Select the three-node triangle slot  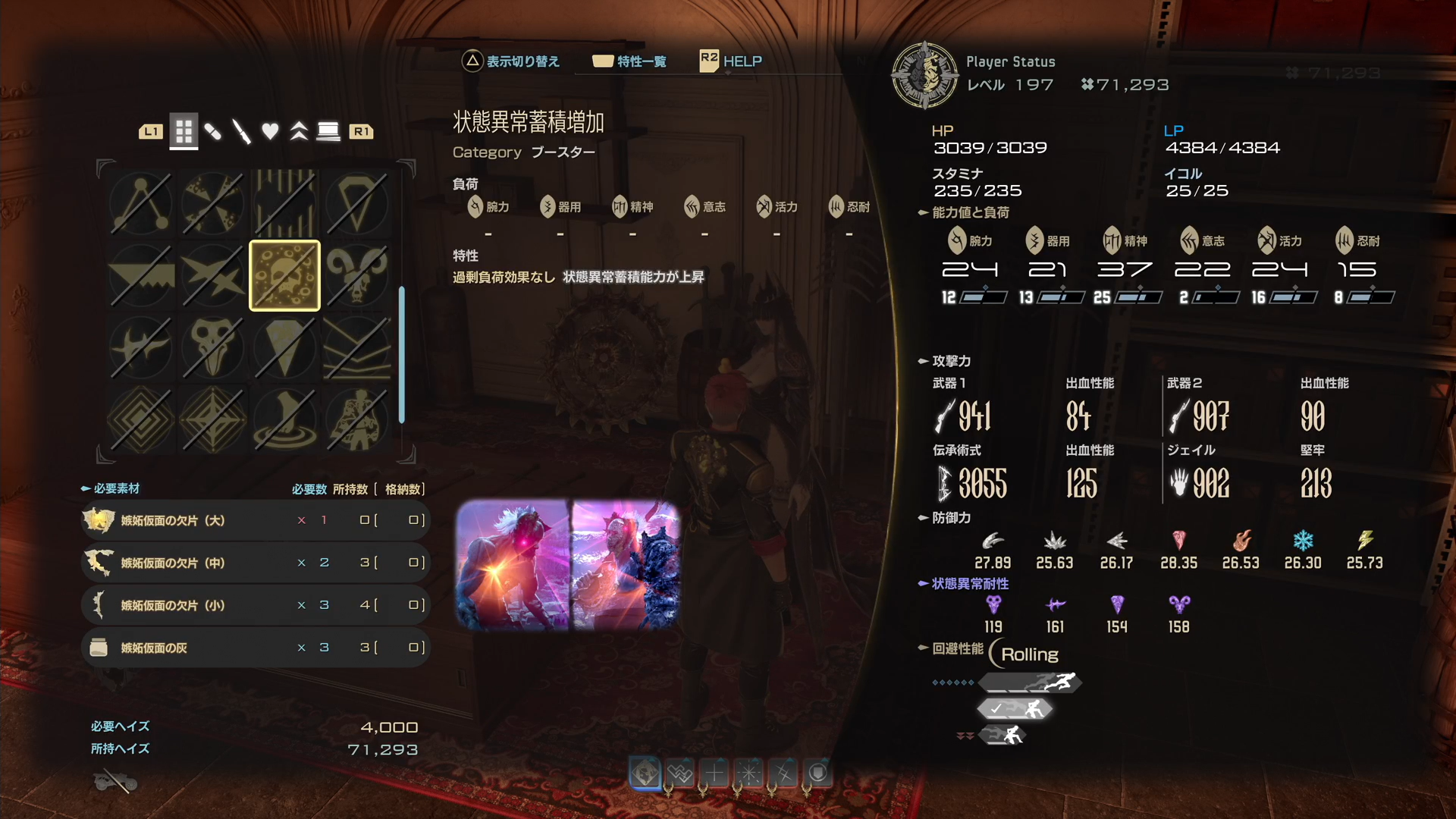141,204
